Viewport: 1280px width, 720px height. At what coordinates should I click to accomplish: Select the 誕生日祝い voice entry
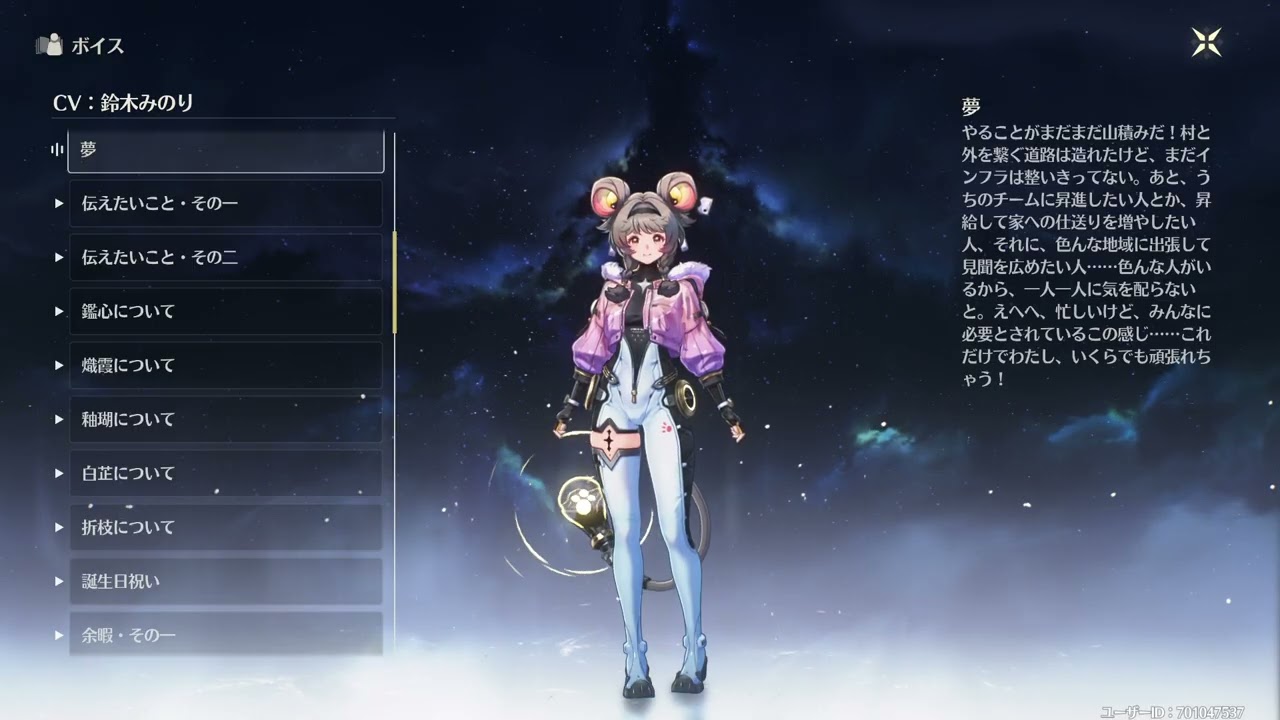point(225,582)
